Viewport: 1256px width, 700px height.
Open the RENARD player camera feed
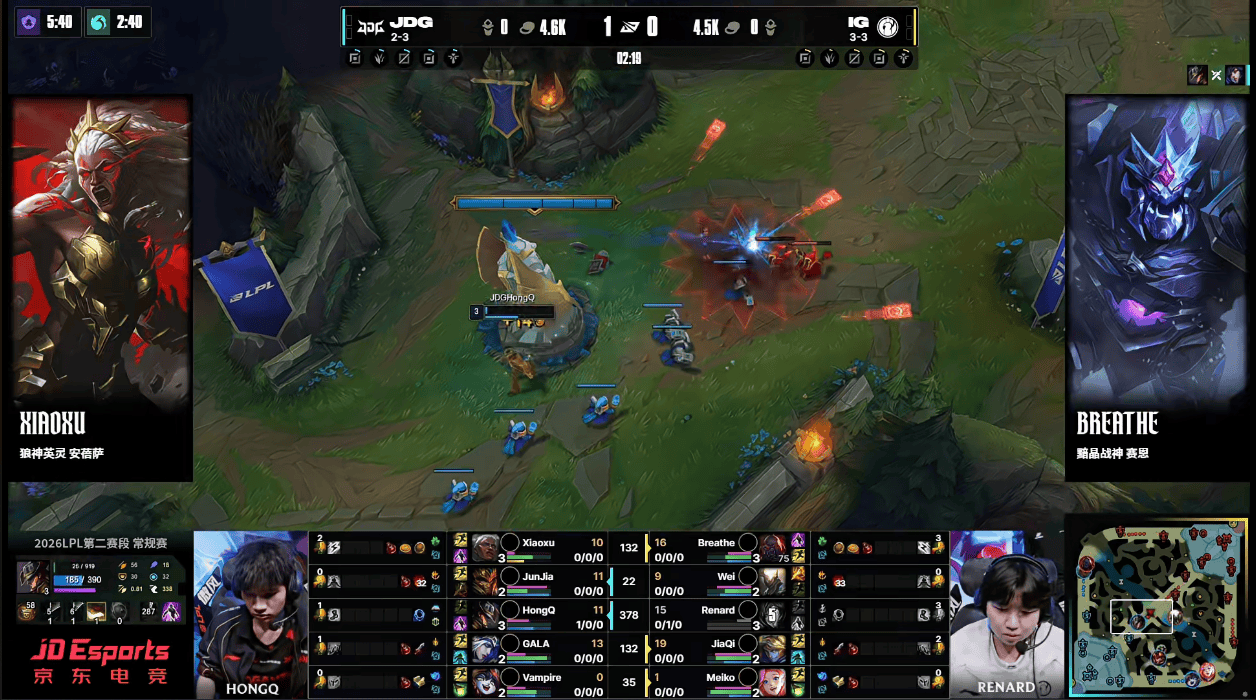1005,614
